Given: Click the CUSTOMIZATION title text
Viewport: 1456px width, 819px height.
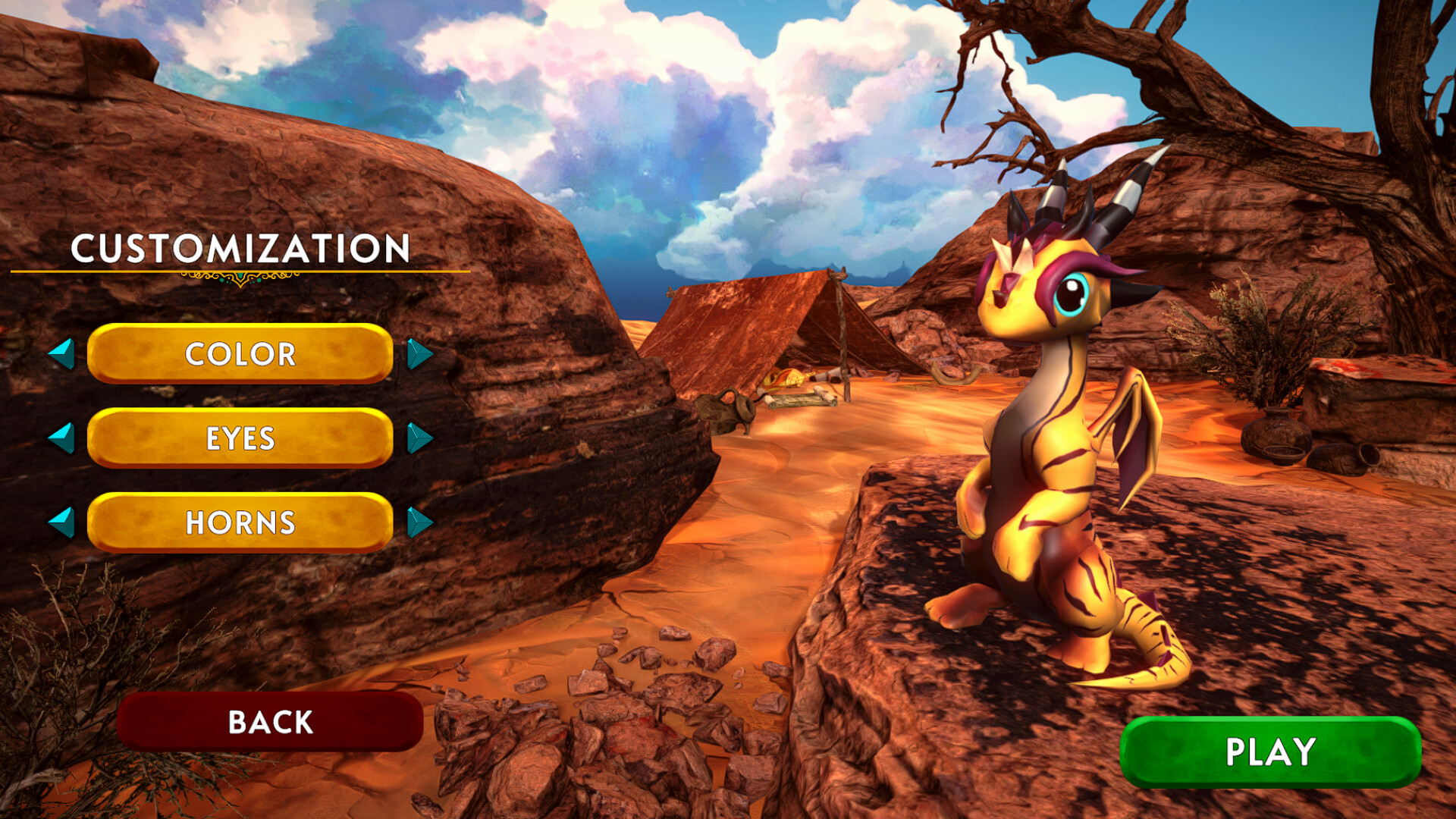Looking at the screenshot, I should coord(240,248).
